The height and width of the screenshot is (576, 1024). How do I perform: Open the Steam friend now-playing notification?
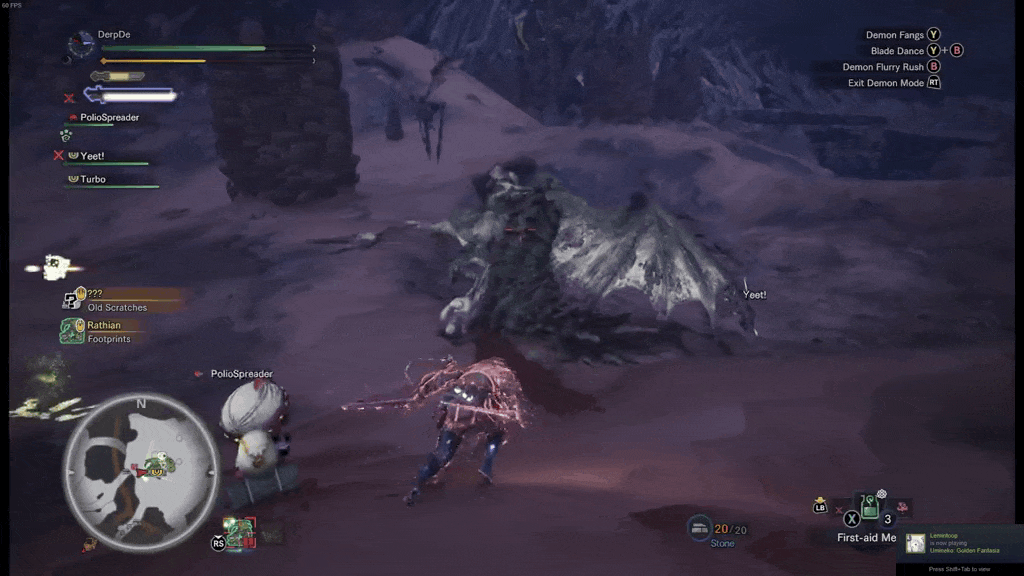(x=959, y=543)
